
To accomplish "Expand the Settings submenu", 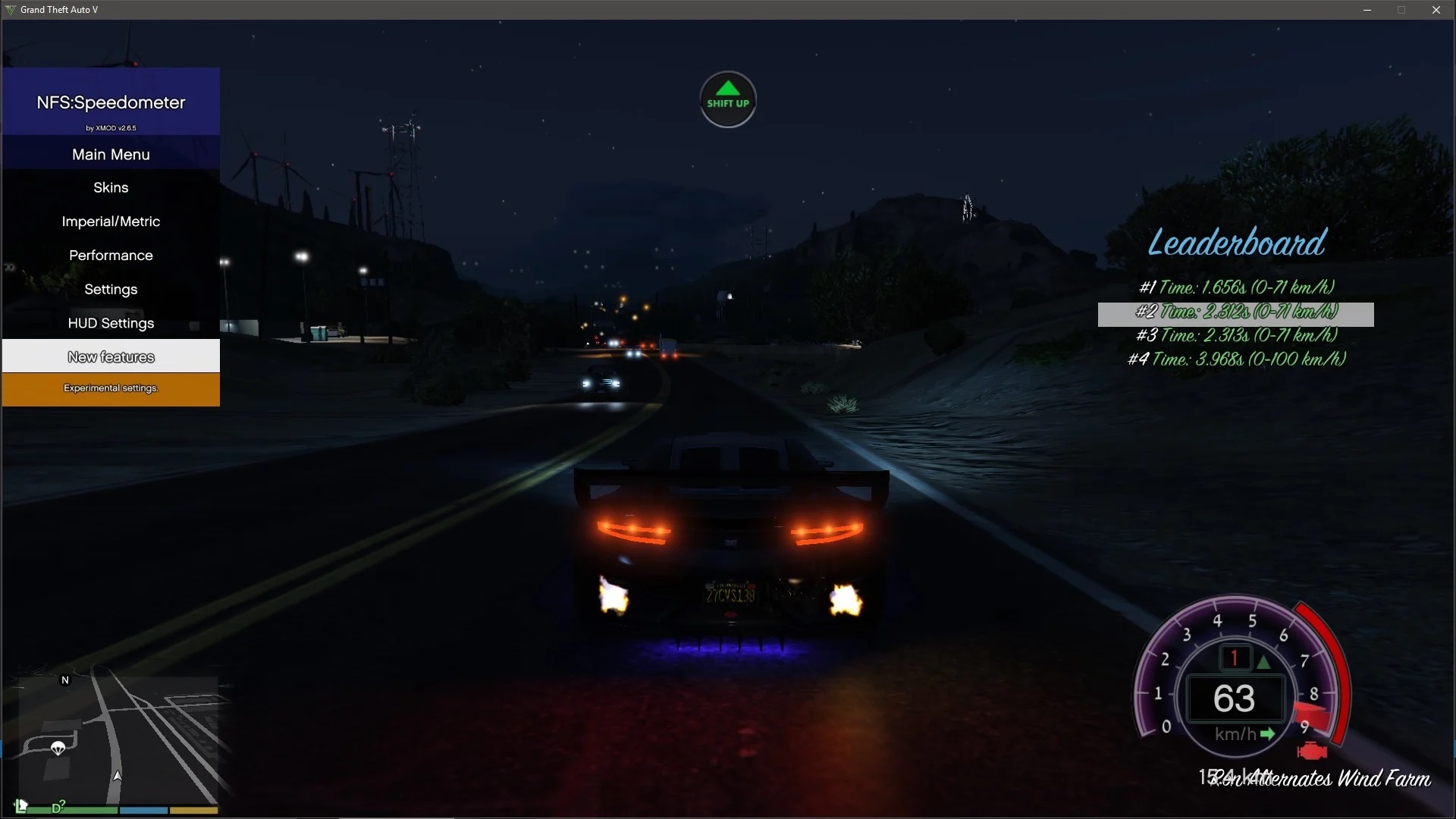I will 110,289.
